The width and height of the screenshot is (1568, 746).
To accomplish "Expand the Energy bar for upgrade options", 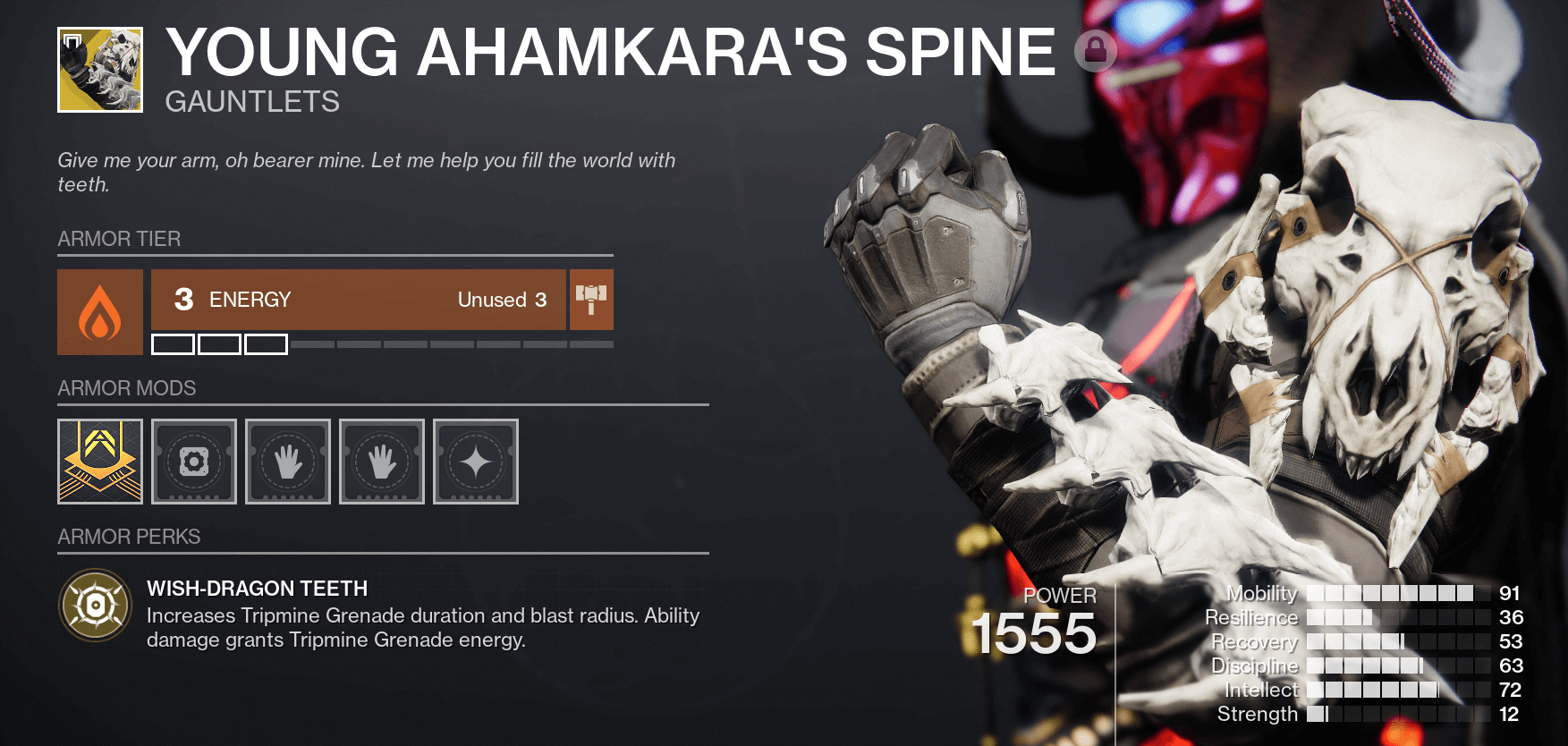I will coord(356,300).
